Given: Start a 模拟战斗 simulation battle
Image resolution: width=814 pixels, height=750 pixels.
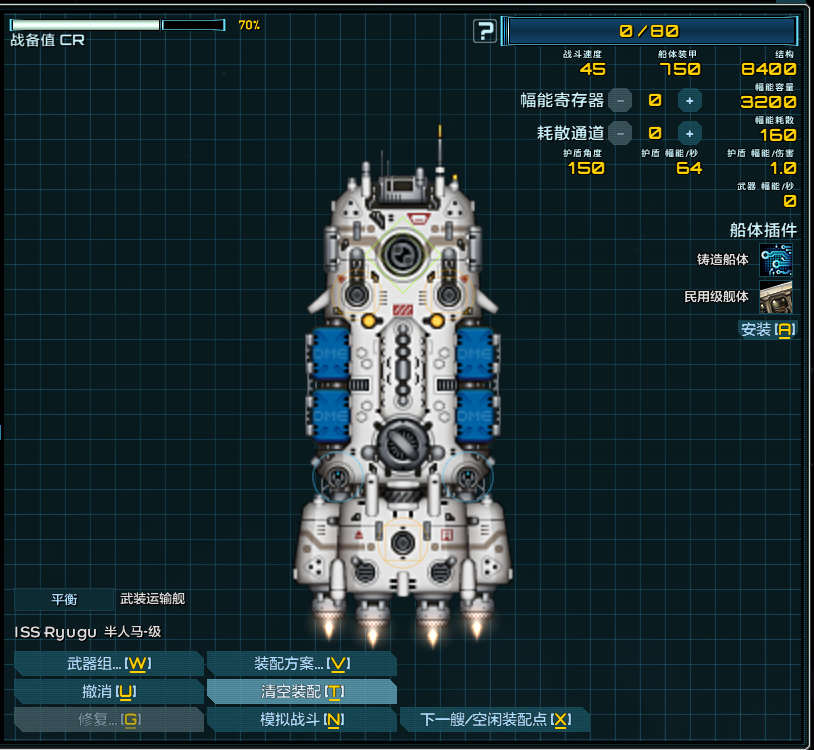Looking at the screenshot, I should [x=301, y=720].
